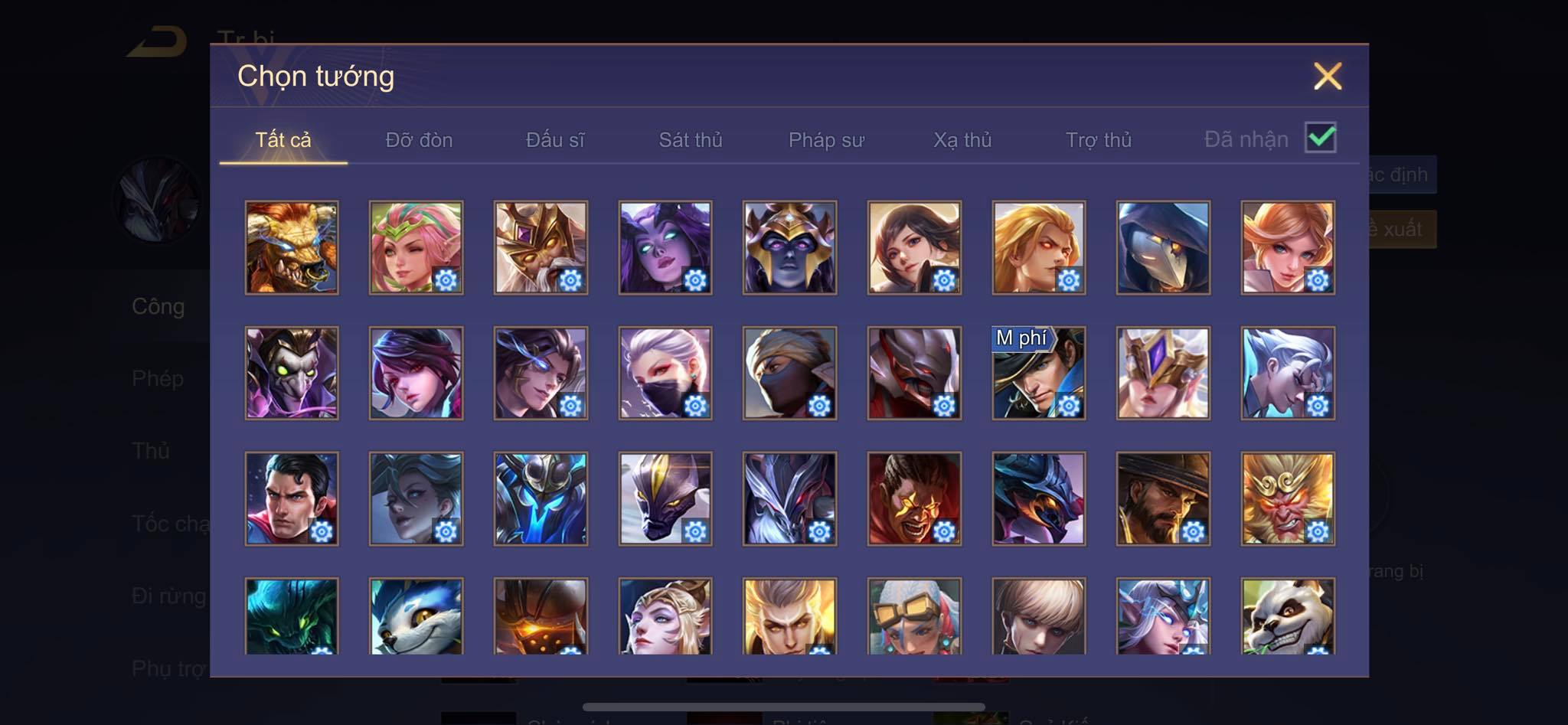This screenshot has width=1568, height=725.
Task: Switch to the Xạ thủ tab
Action: [x=962, y=140]
